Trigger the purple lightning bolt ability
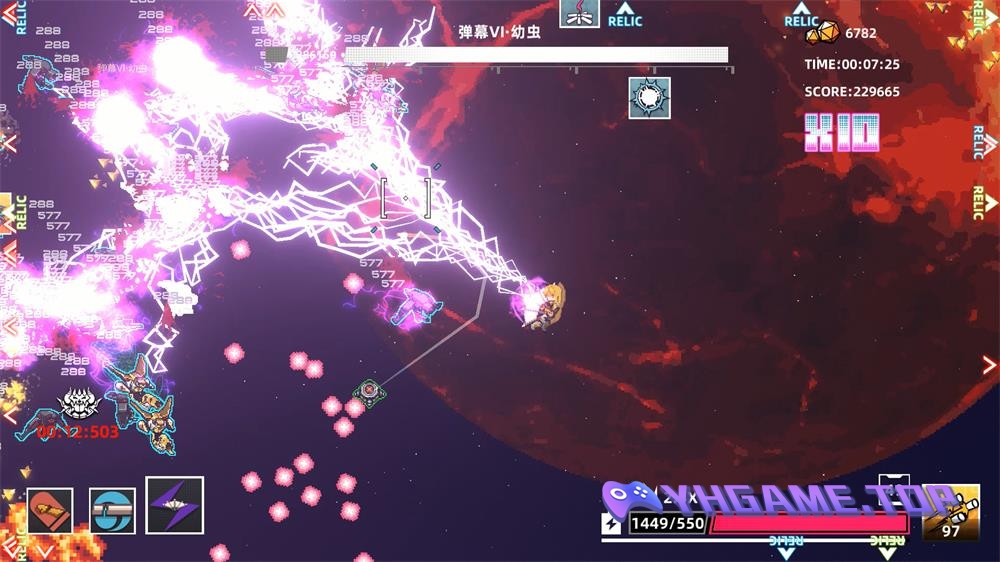Screen dimensions: 1000x562 pyautogui.click(x=175, y=505)
